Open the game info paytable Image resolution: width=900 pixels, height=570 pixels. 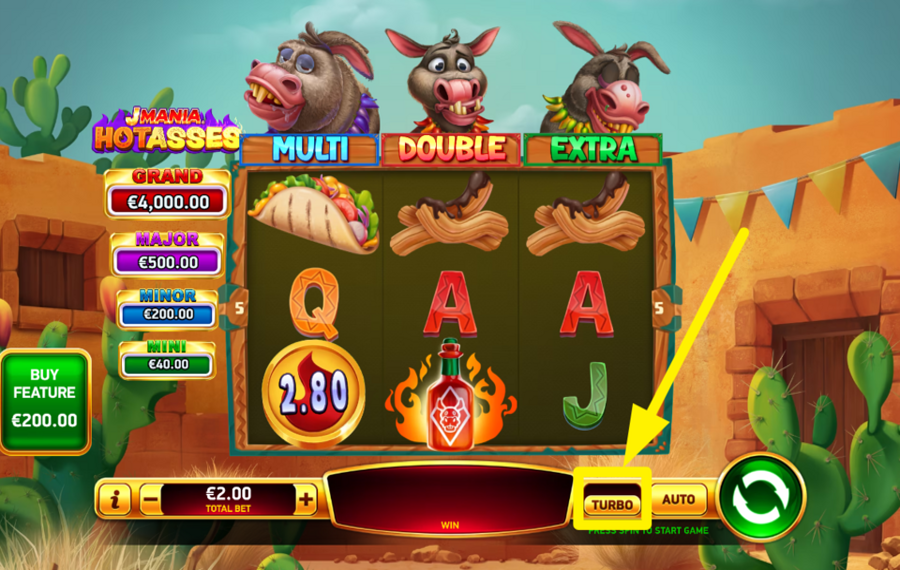pos(115,498)
